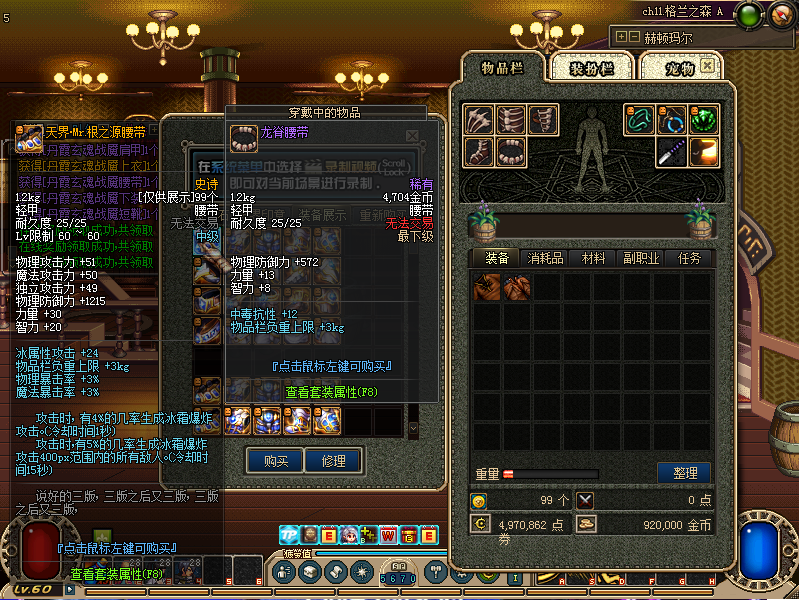This screenshot has height=600, width=799.
Task: Sort the inventory with the 整理 button
Action: (683, 473)
